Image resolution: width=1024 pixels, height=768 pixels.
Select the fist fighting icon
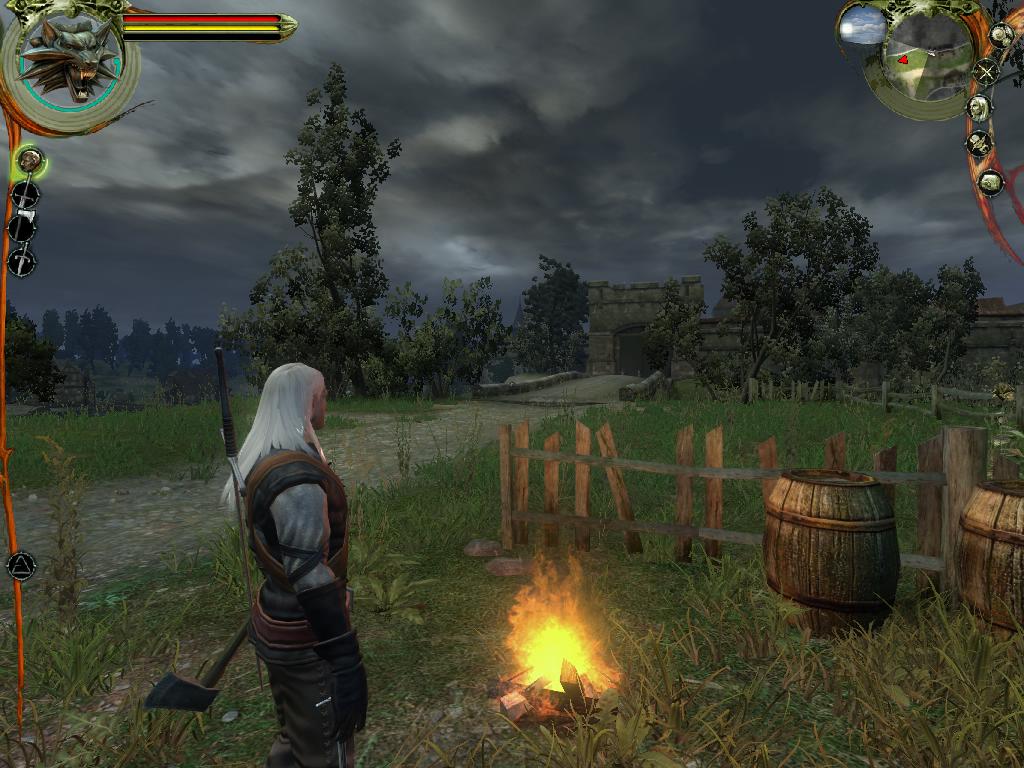click(x=30, y=158)
